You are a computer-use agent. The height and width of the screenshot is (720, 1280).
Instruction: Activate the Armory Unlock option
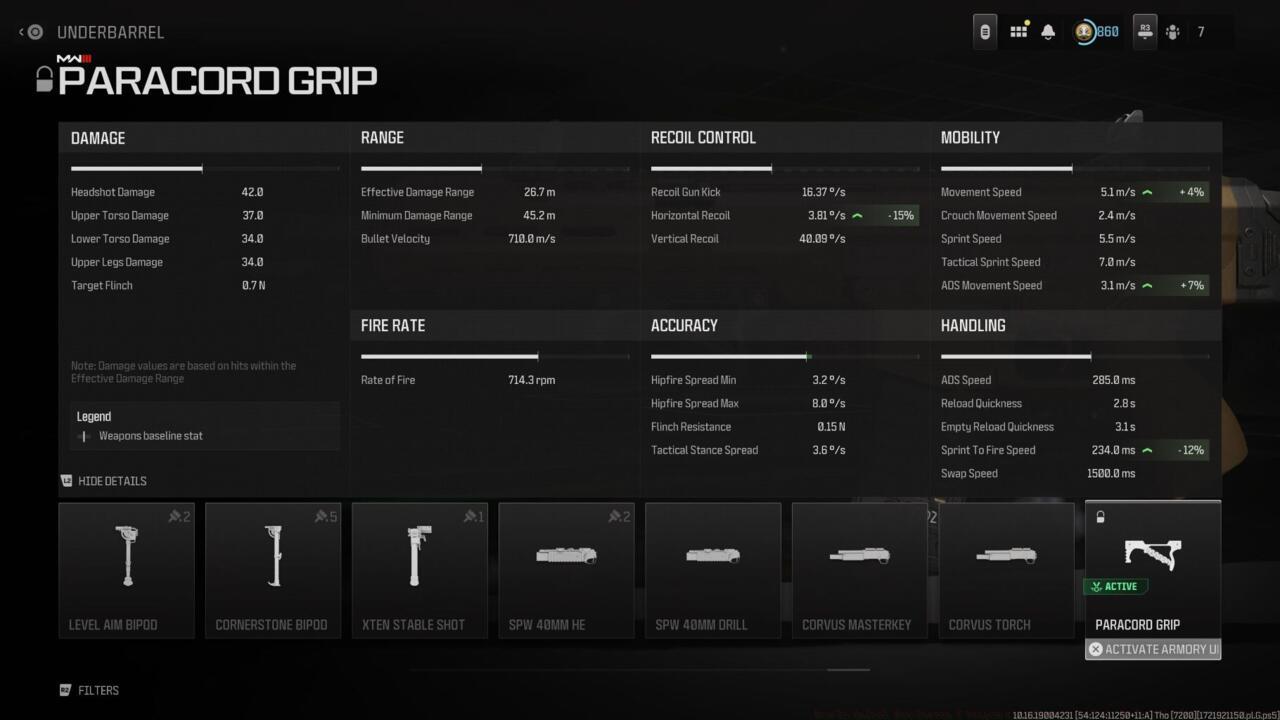coord(1152,649)
